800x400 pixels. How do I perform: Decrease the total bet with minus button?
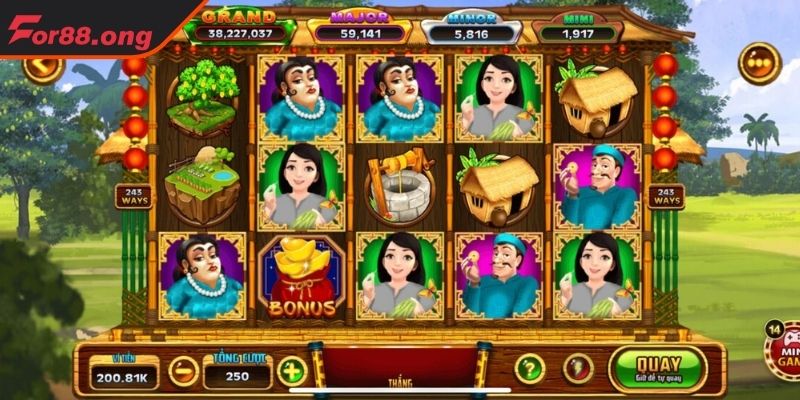183,371
